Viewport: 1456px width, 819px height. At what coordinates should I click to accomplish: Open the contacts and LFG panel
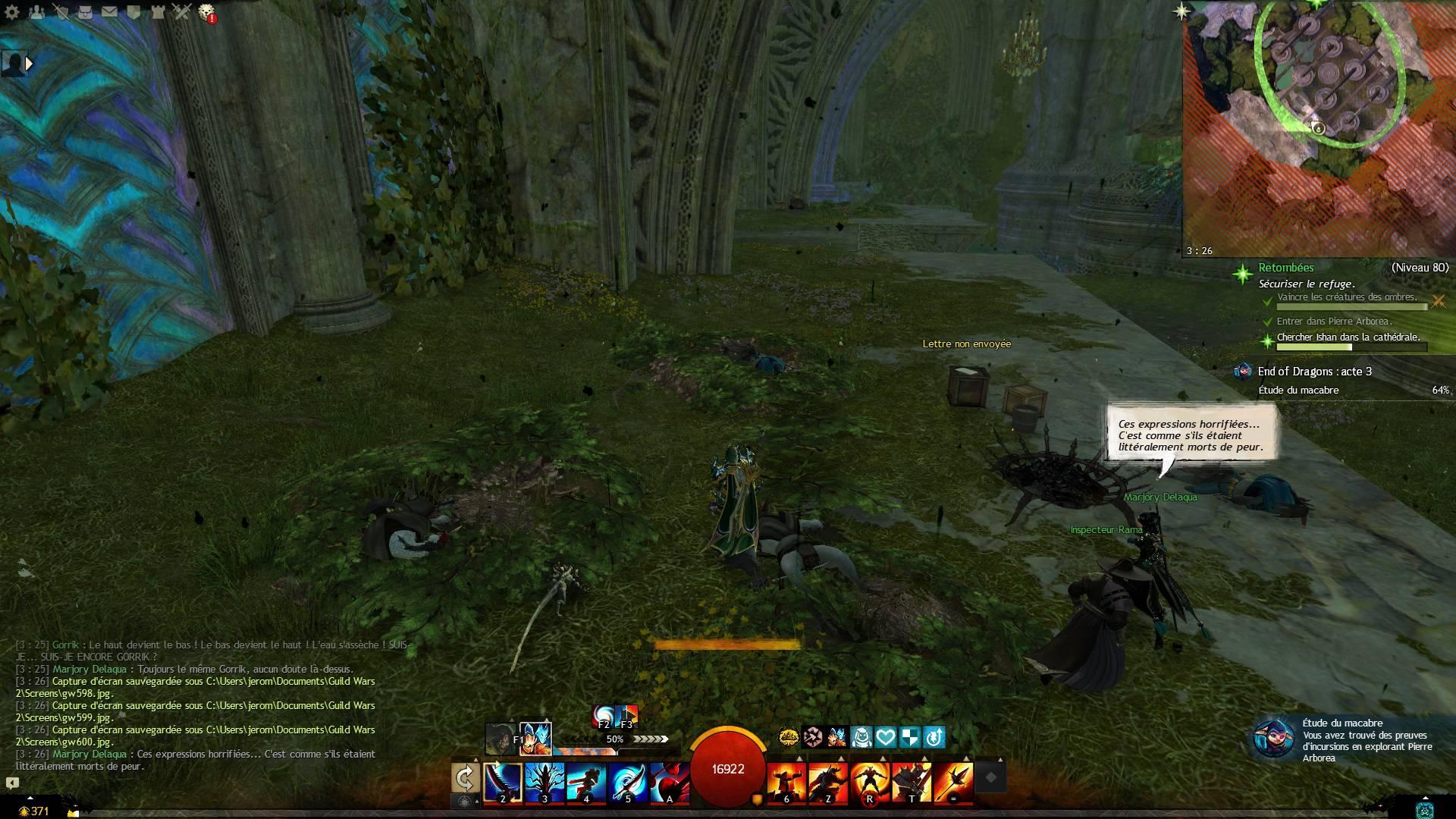coord(36,11)
